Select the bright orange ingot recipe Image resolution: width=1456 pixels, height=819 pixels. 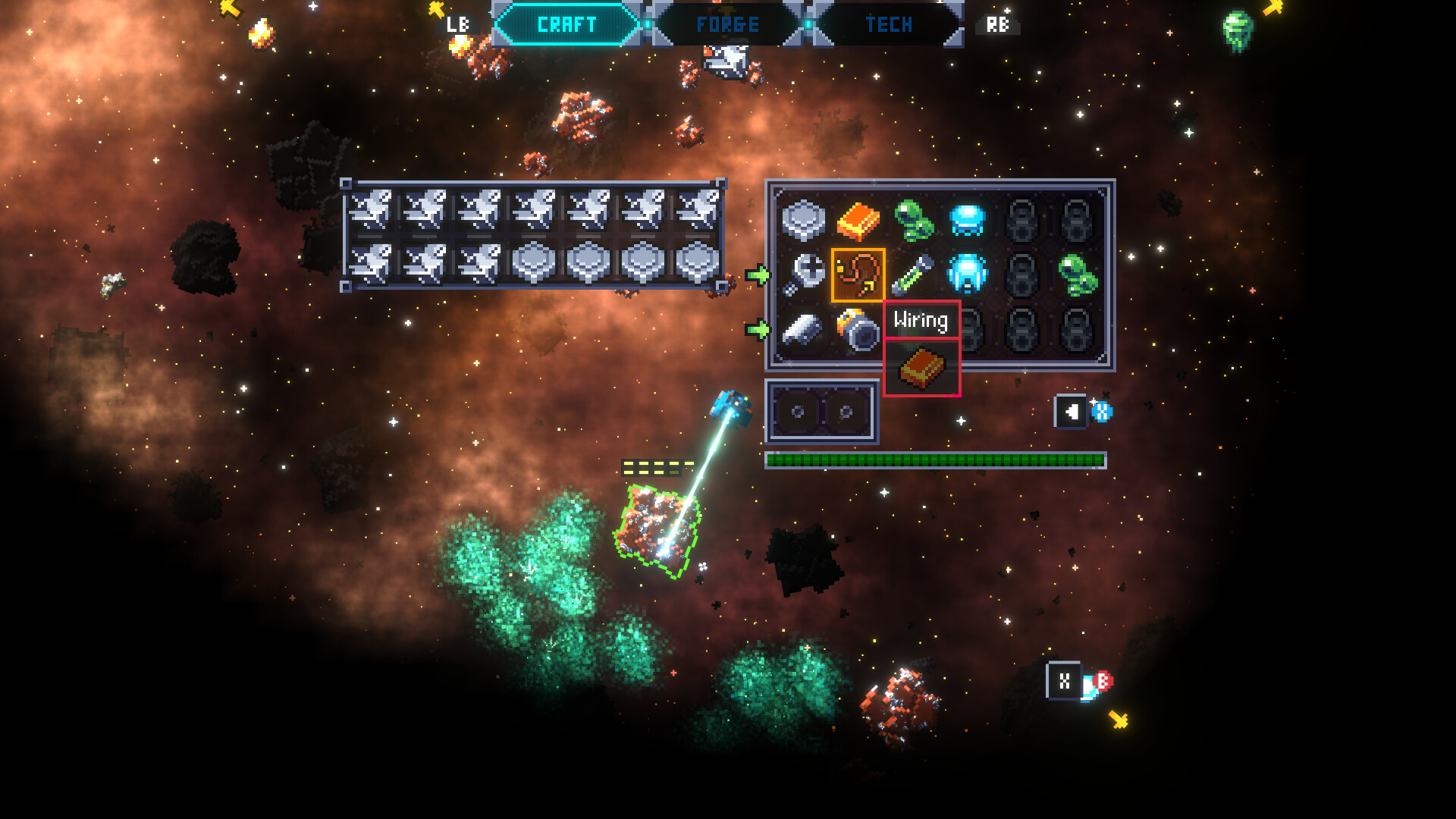pos(858,220)
